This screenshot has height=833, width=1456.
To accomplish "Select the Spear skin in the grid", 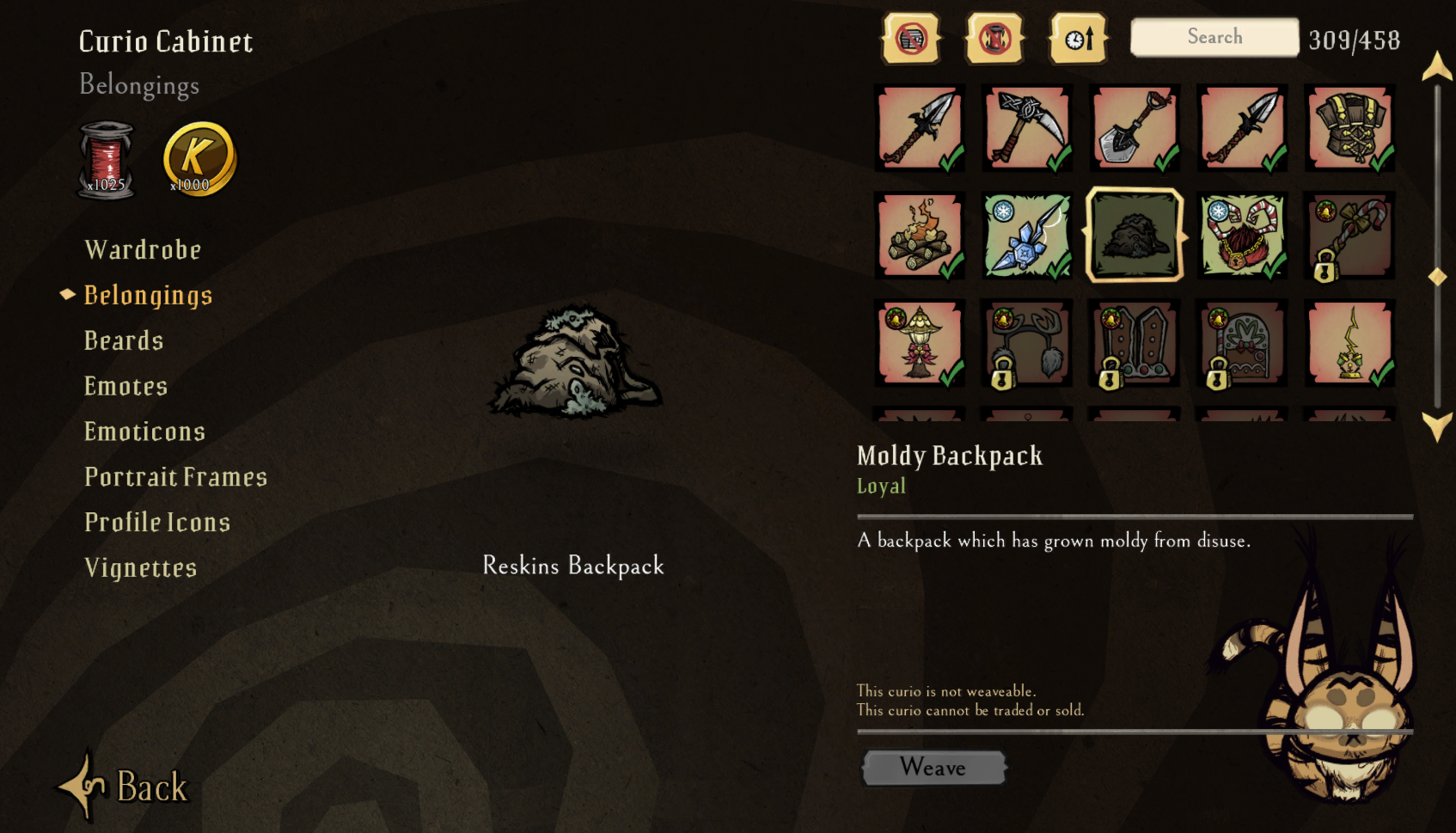I will coord(919,129).
